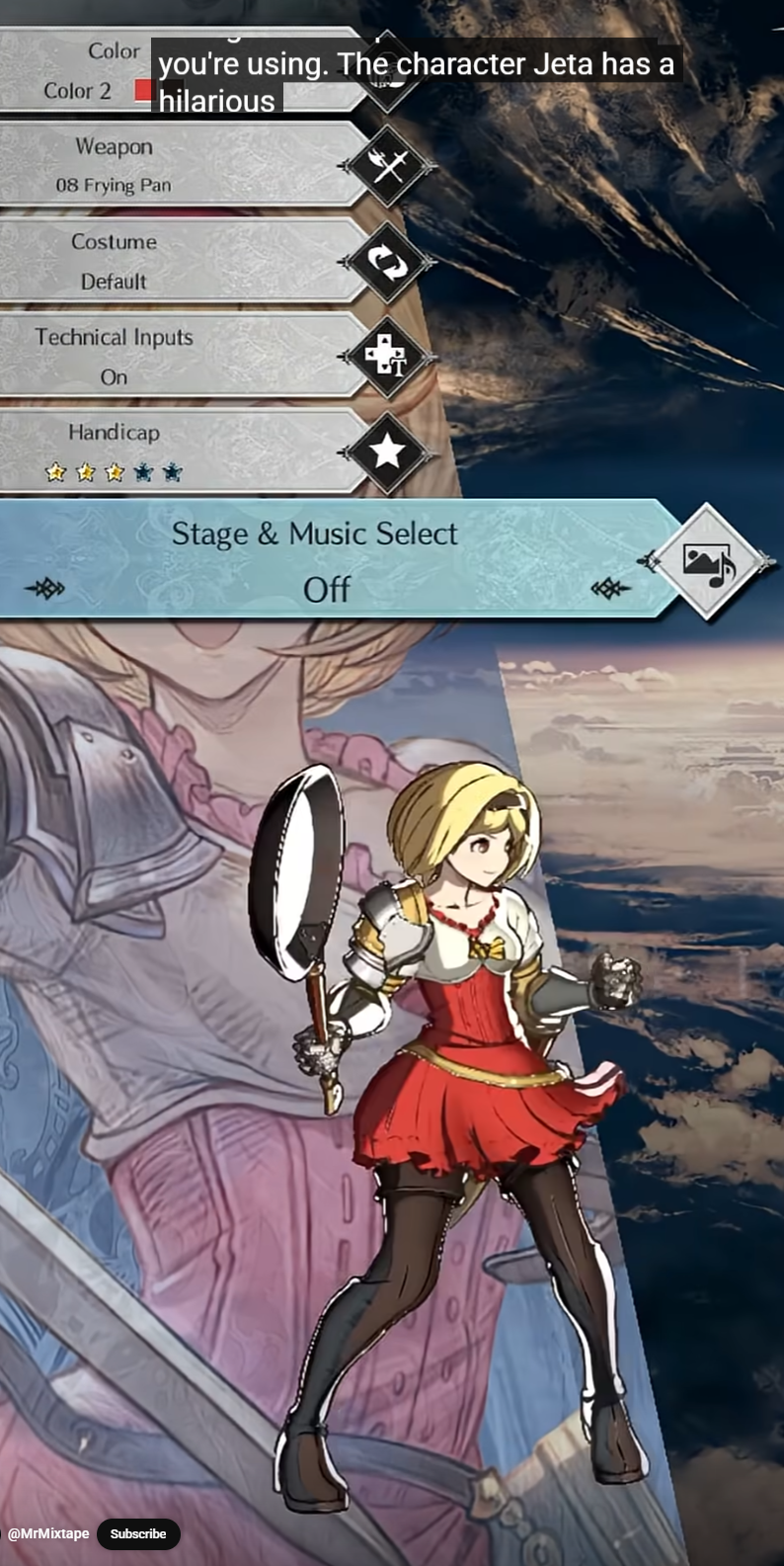
Task: Cycle Stage & Music Select right arrow
Action: (x=609, y=589)
